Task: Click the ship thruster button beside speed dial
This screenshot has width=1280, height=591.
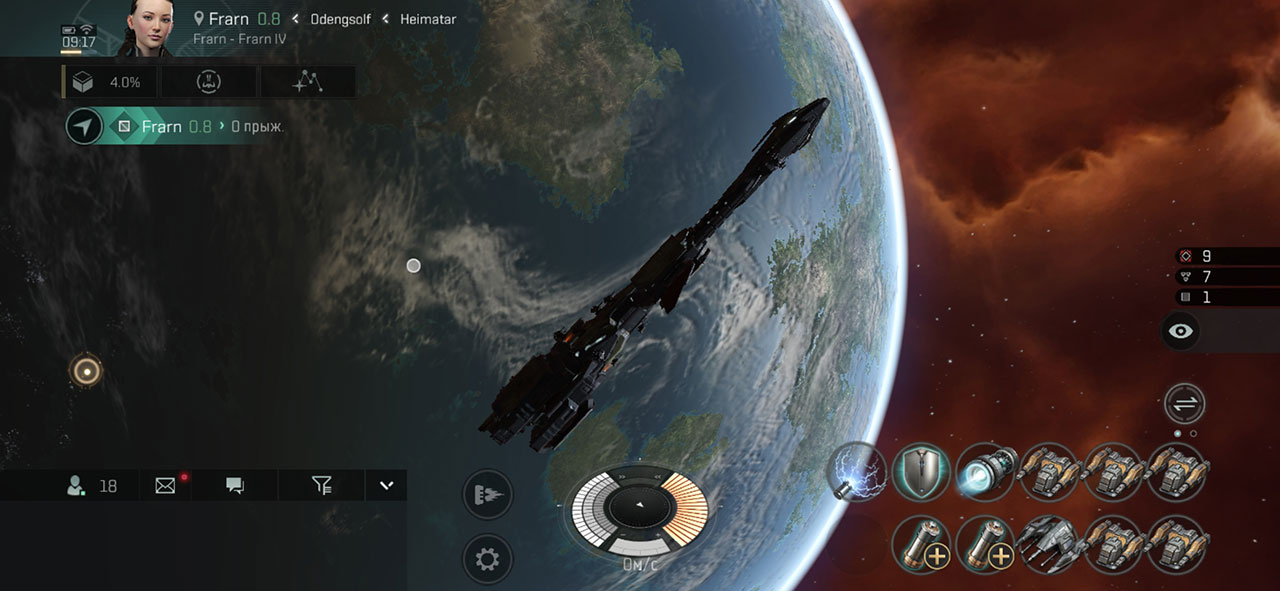Action: pyautogui.click(x=487, y=494)
